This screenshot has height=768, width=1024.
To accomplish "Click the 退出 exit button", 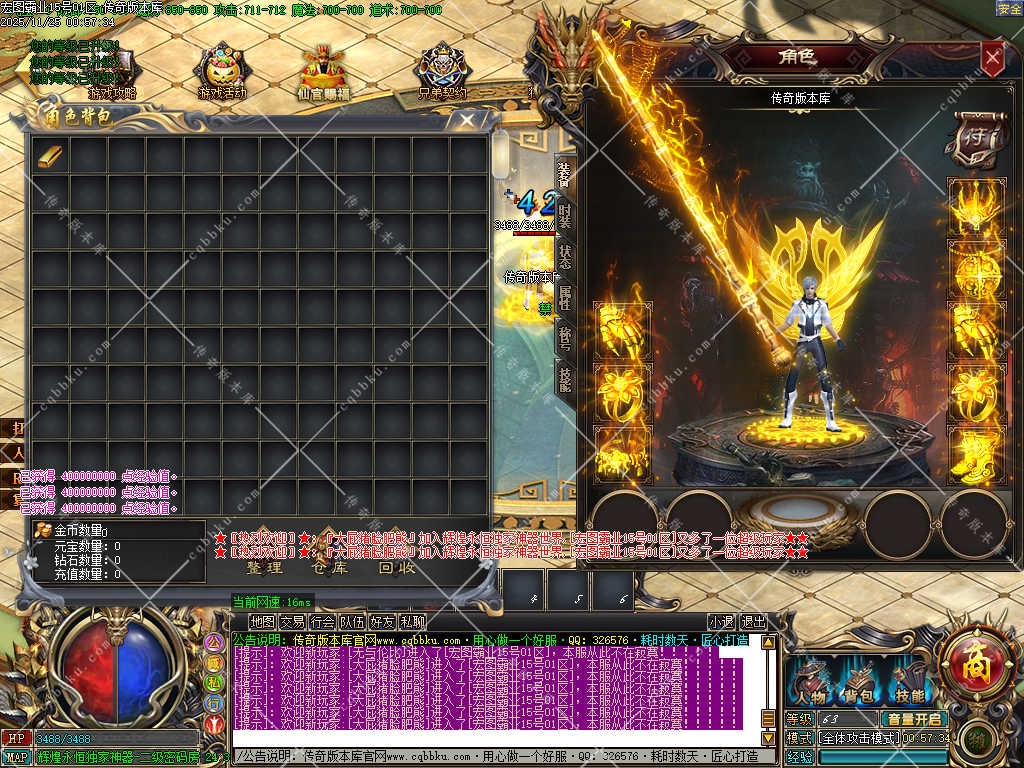I will (753, 622).
